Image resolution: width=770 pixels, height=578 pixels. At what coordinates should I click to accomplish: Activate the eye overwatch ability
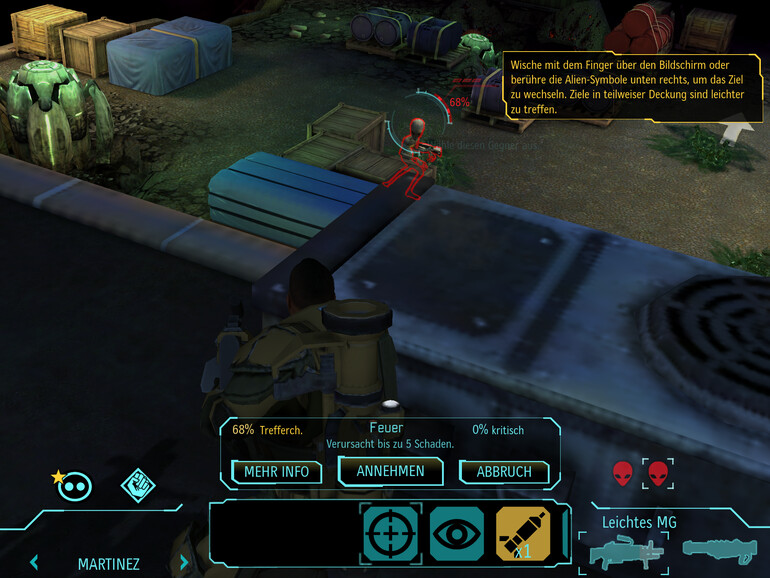click(457, 533)
